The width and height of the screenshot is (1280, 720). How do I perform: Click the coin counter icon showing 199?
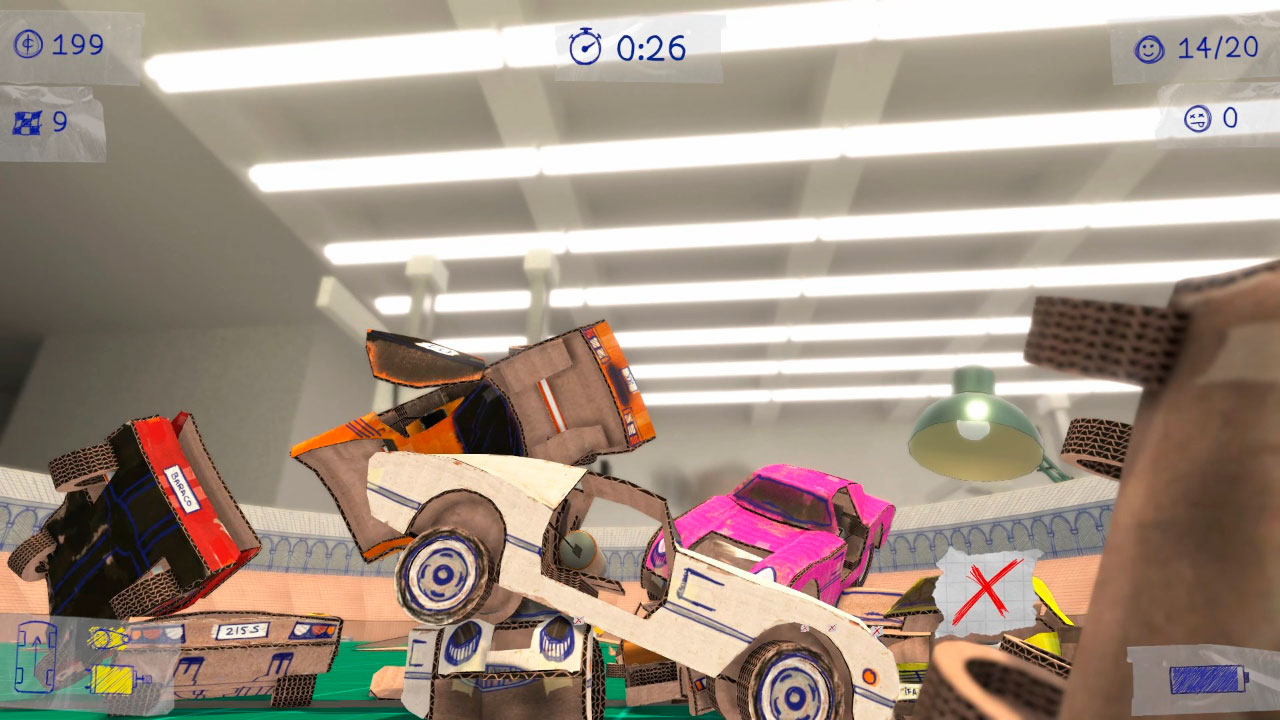click(x=27, y=44)
